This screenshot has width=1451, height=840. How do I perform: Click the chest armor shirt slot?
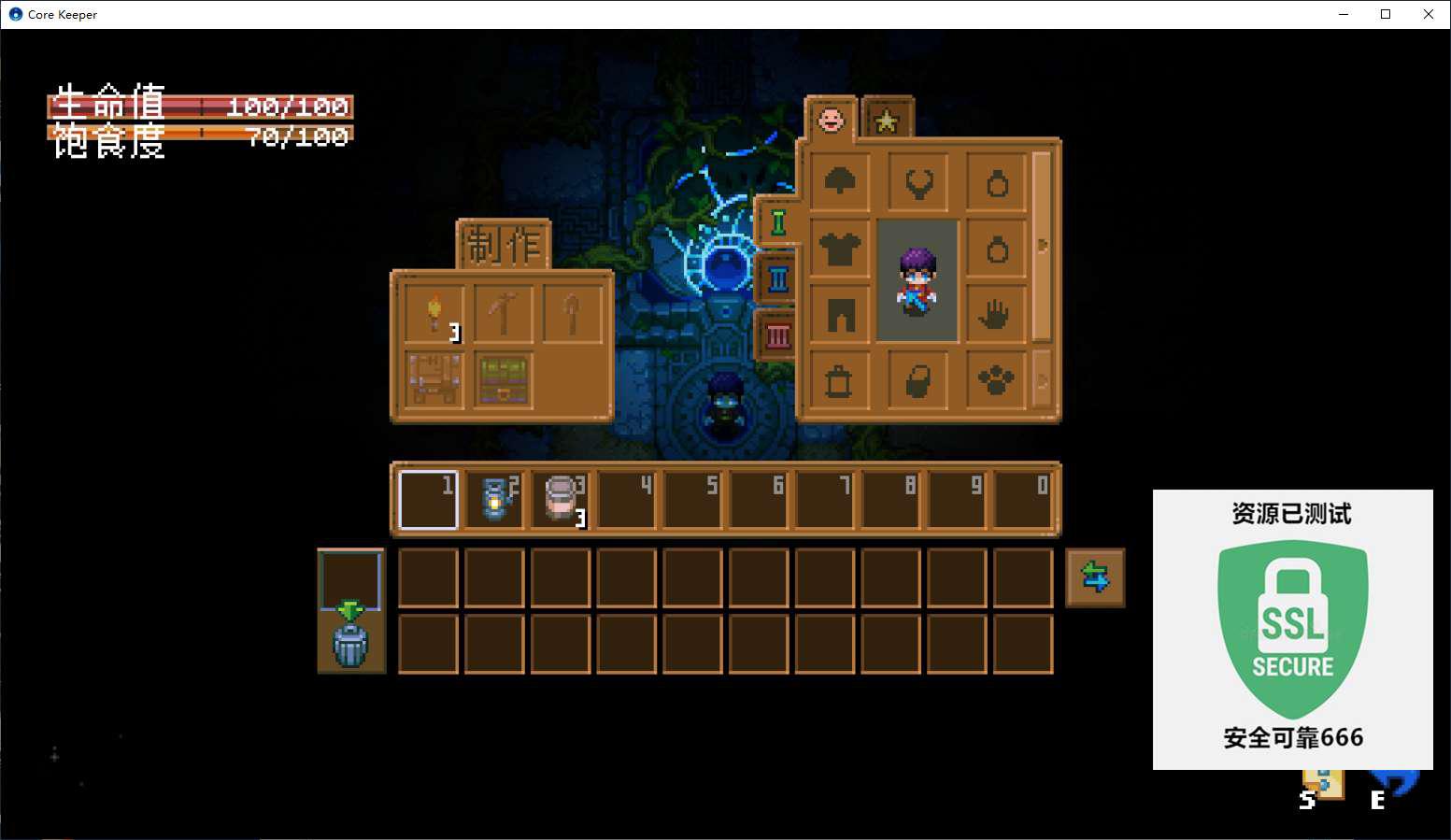pos(840,249)
